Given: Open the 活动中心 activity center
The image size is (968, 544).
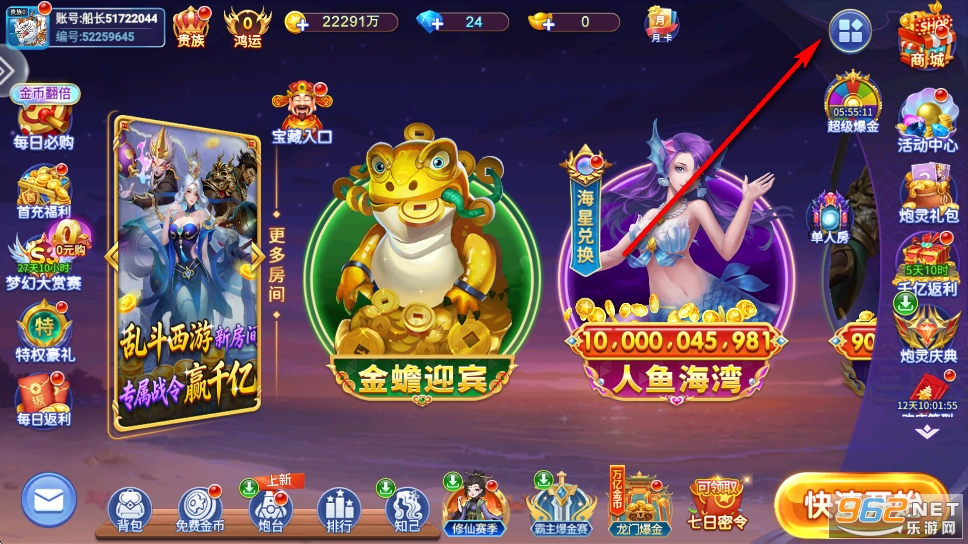Looking at the screenshot, I should (927, 122).
